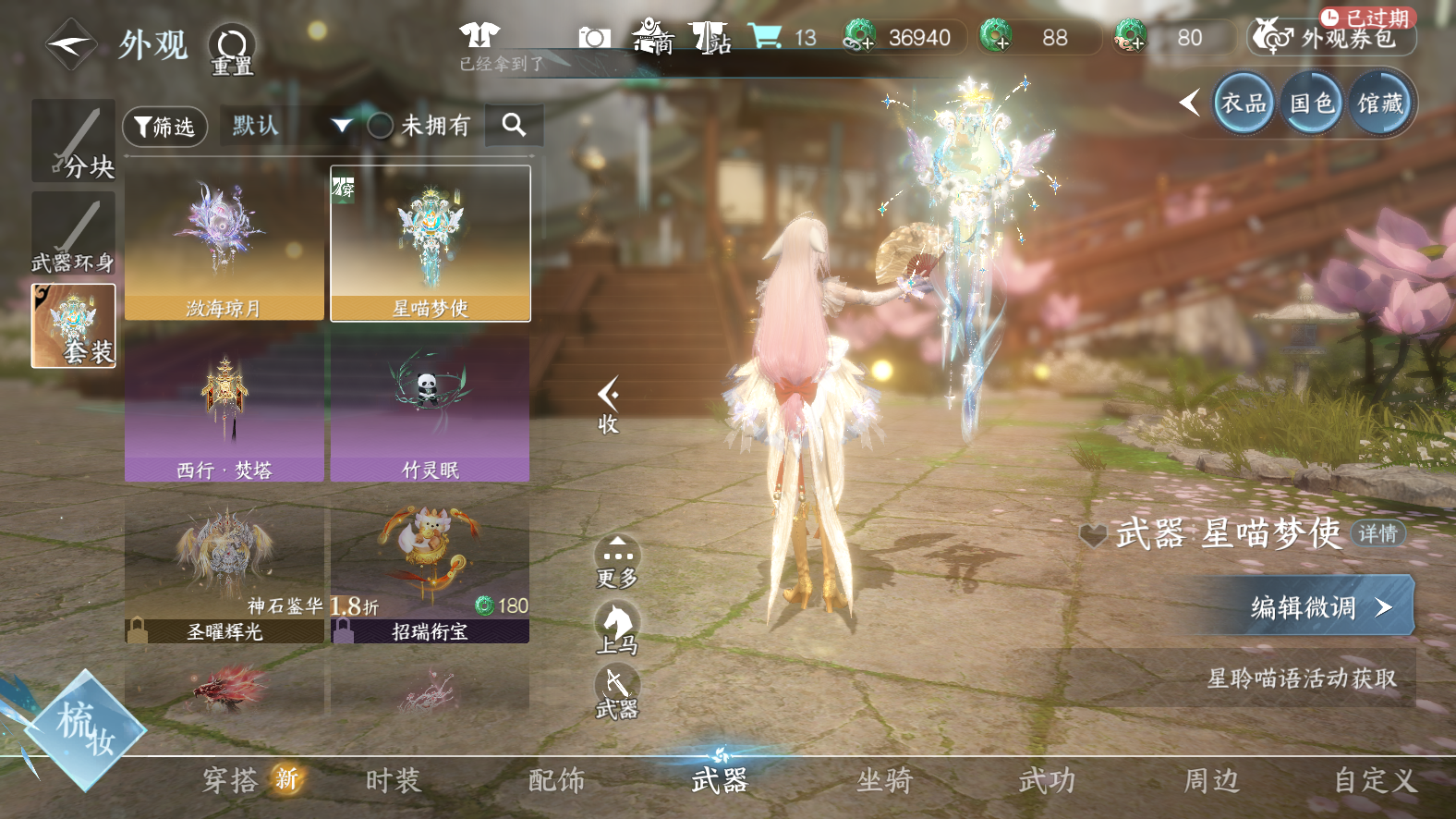1456x819 pixels.
Task: Open the shopping cart showing 13 items
Action: pyautogui.click(x=782, y=37)
